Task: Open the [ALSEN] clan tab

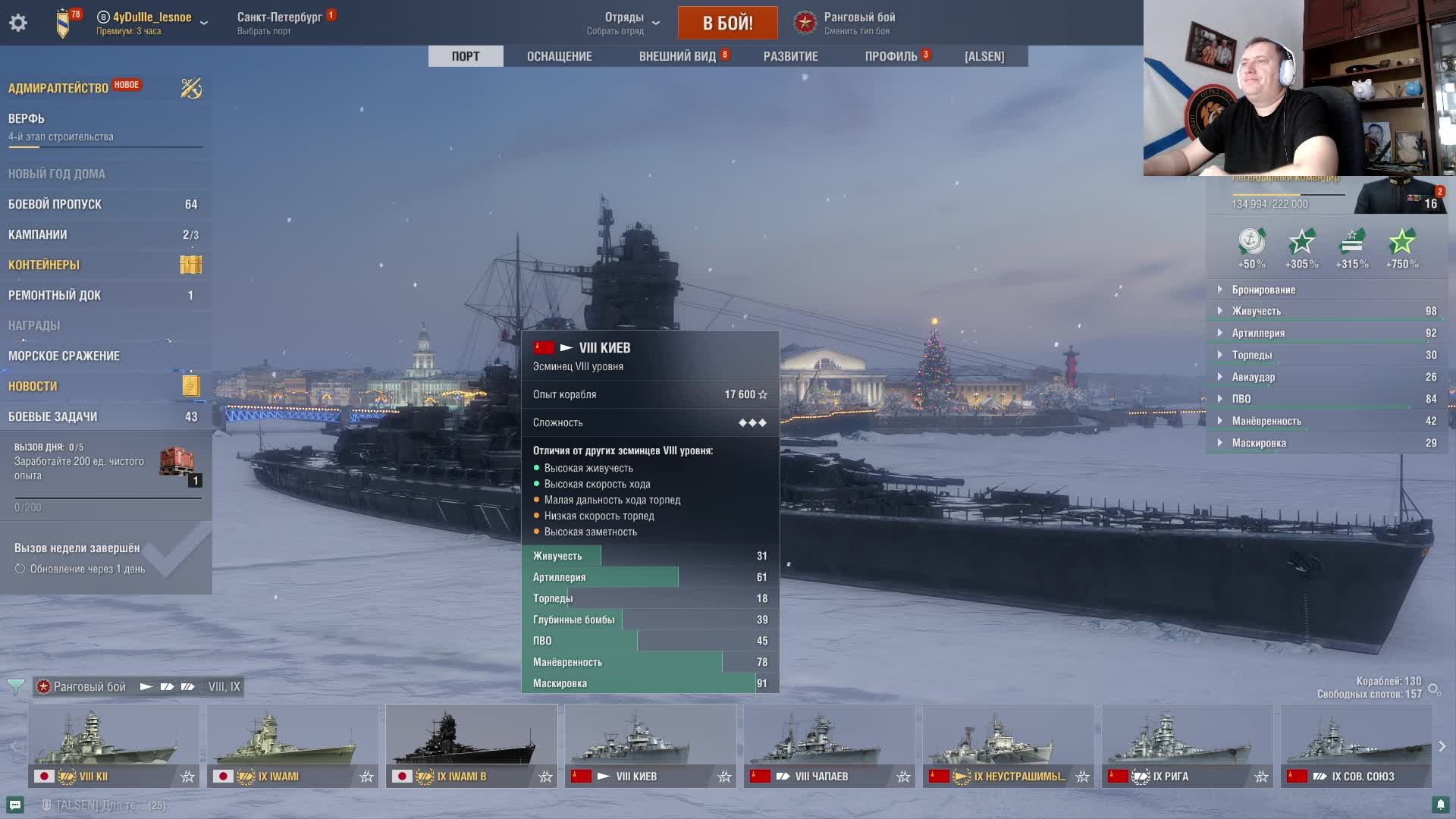Action: click(984, 56)
